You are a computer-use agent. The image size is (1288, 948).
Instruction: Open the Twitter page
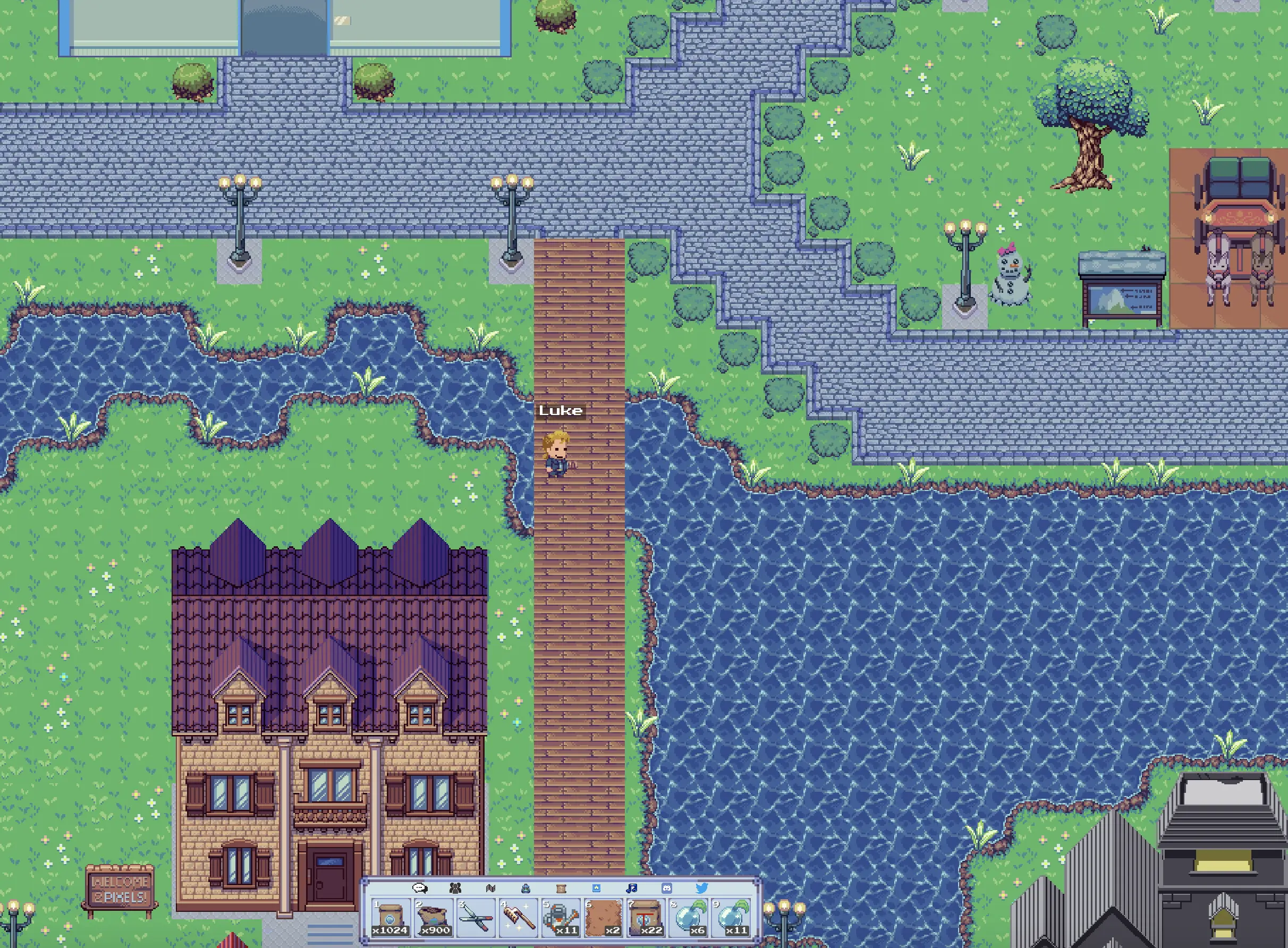[702, 888]
